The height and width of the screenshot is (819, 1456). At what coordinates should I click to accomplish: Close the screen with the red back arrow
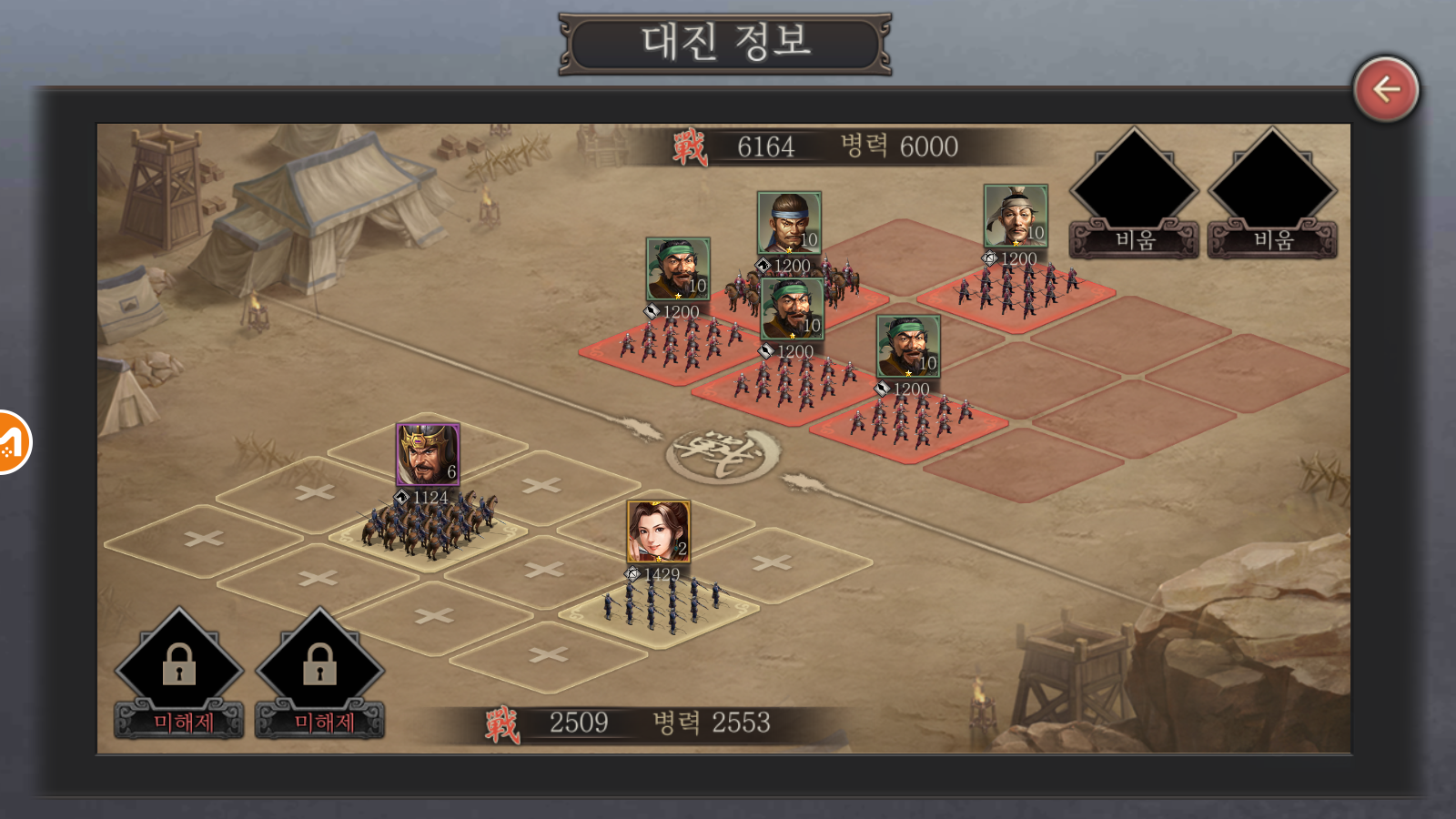pos(1385,89)
